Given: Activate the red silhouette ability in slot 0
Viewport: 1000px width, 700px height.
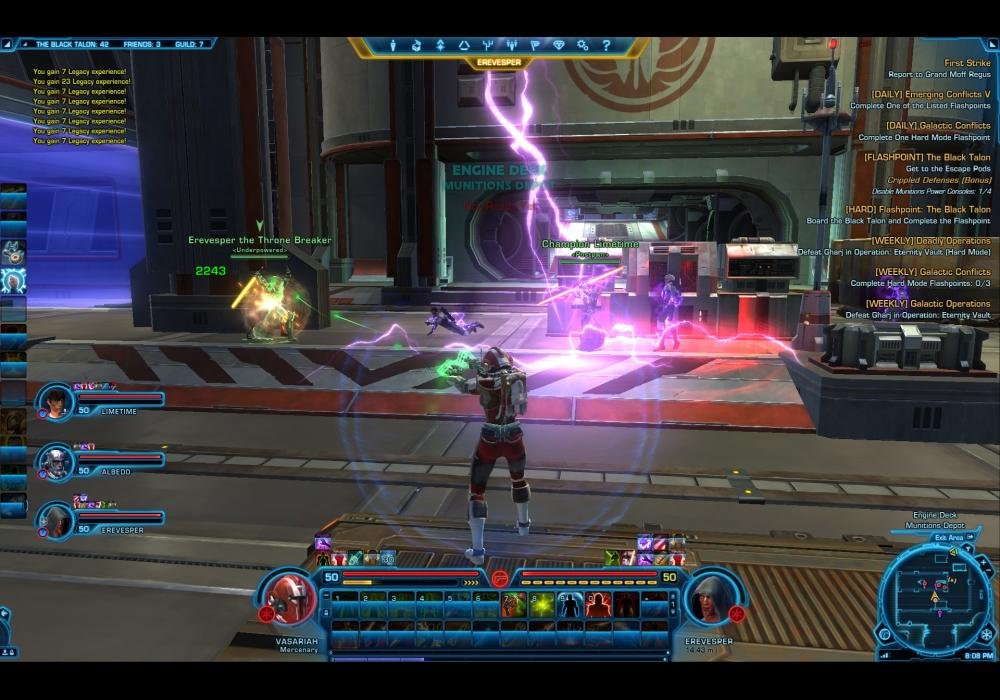Looking at the screenshot, I should tap(599, 605).
